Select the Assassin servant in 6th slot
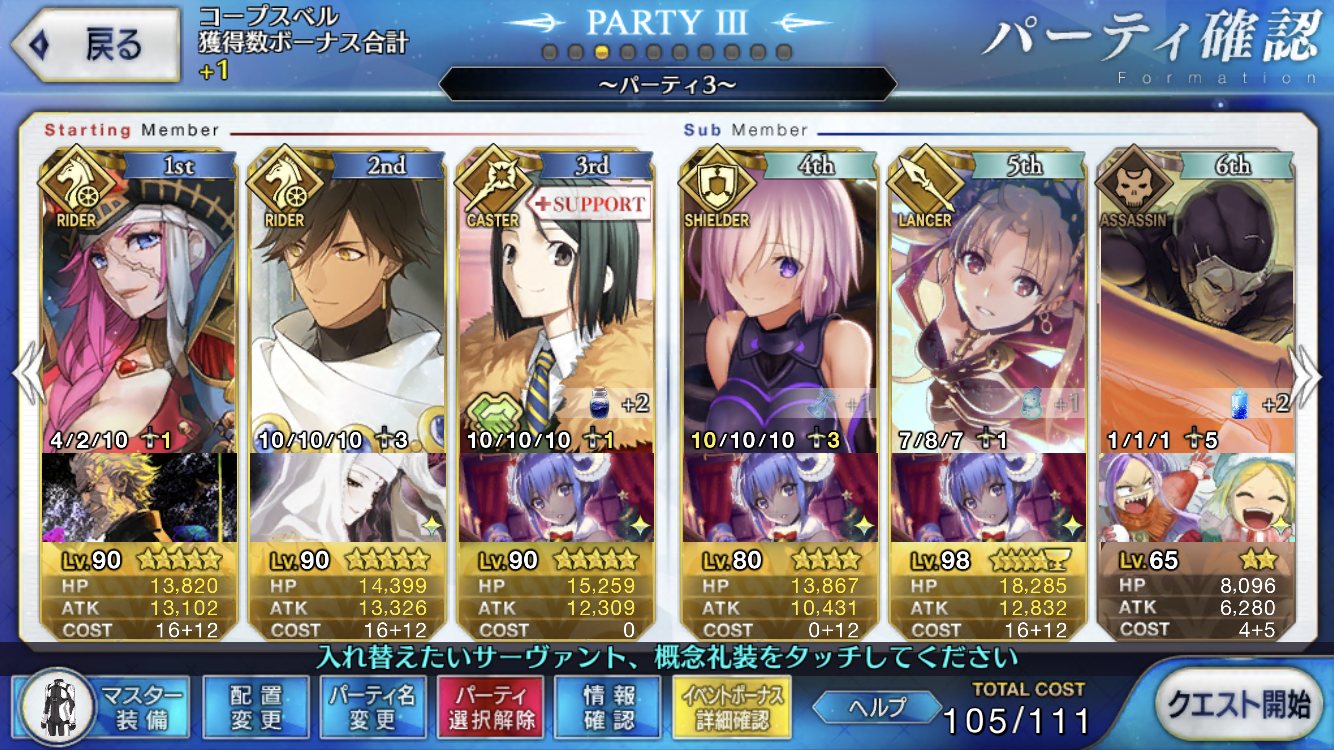The width and height of the screenshot is (1334, 750). point(1195,300)
